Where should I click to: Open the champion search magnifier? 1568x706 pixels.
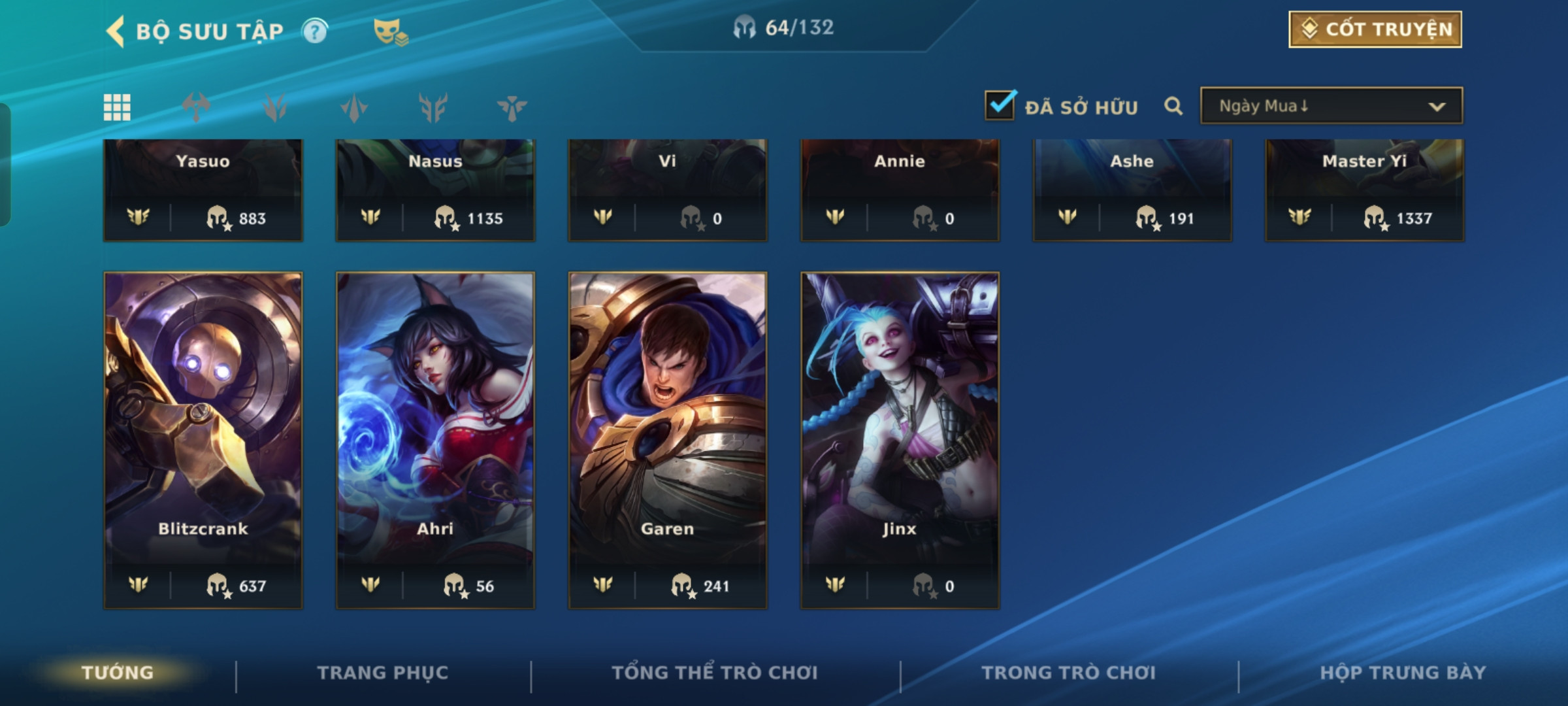[x=1173, y=106]
